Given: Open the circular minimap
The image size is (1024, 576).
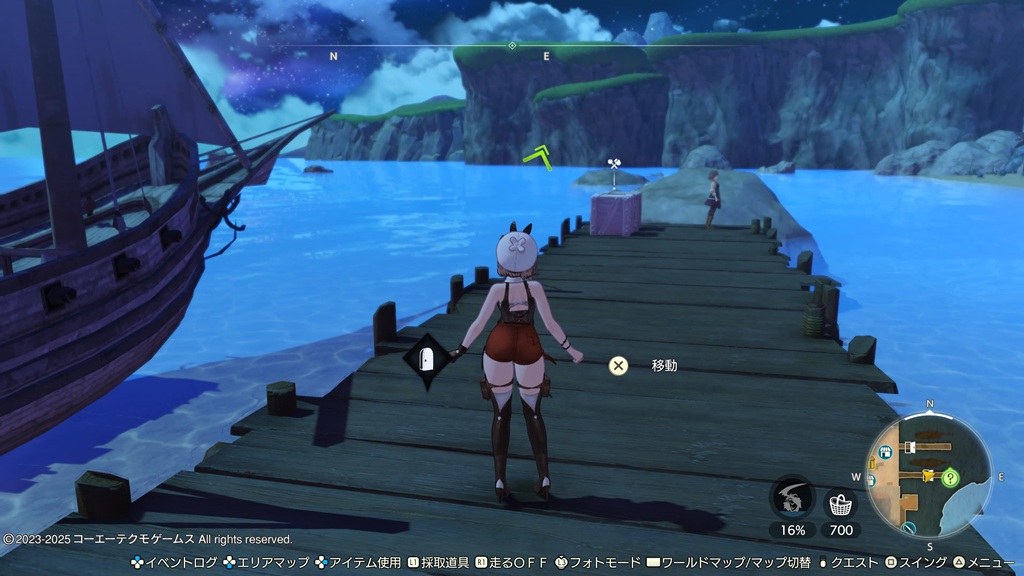Looking at the screenshot, I should pyautogui.click(x=929, y=477).
